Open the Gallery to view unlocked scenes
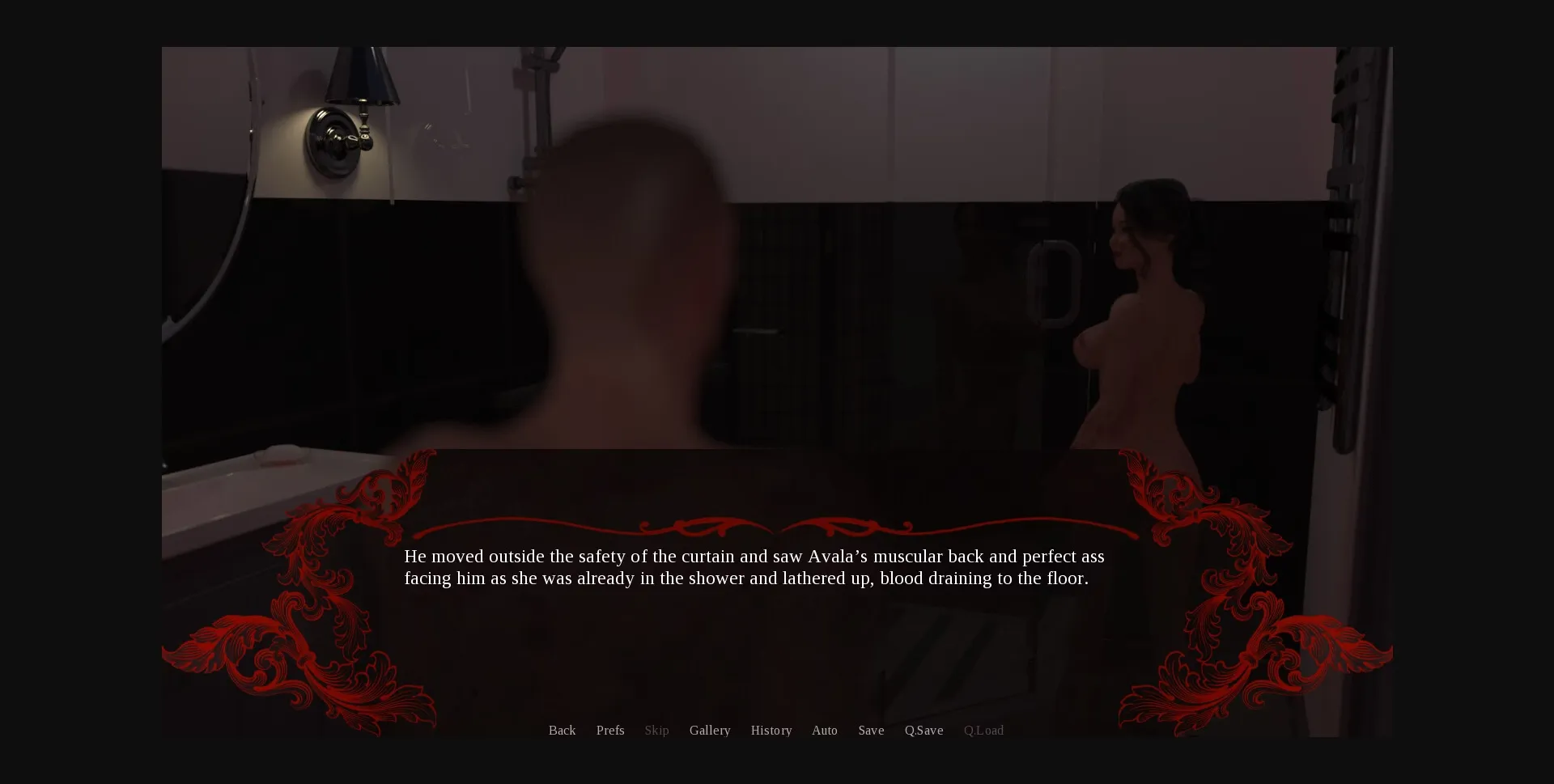Viewport: 1554px width, 784px height. tap(709, 730)
